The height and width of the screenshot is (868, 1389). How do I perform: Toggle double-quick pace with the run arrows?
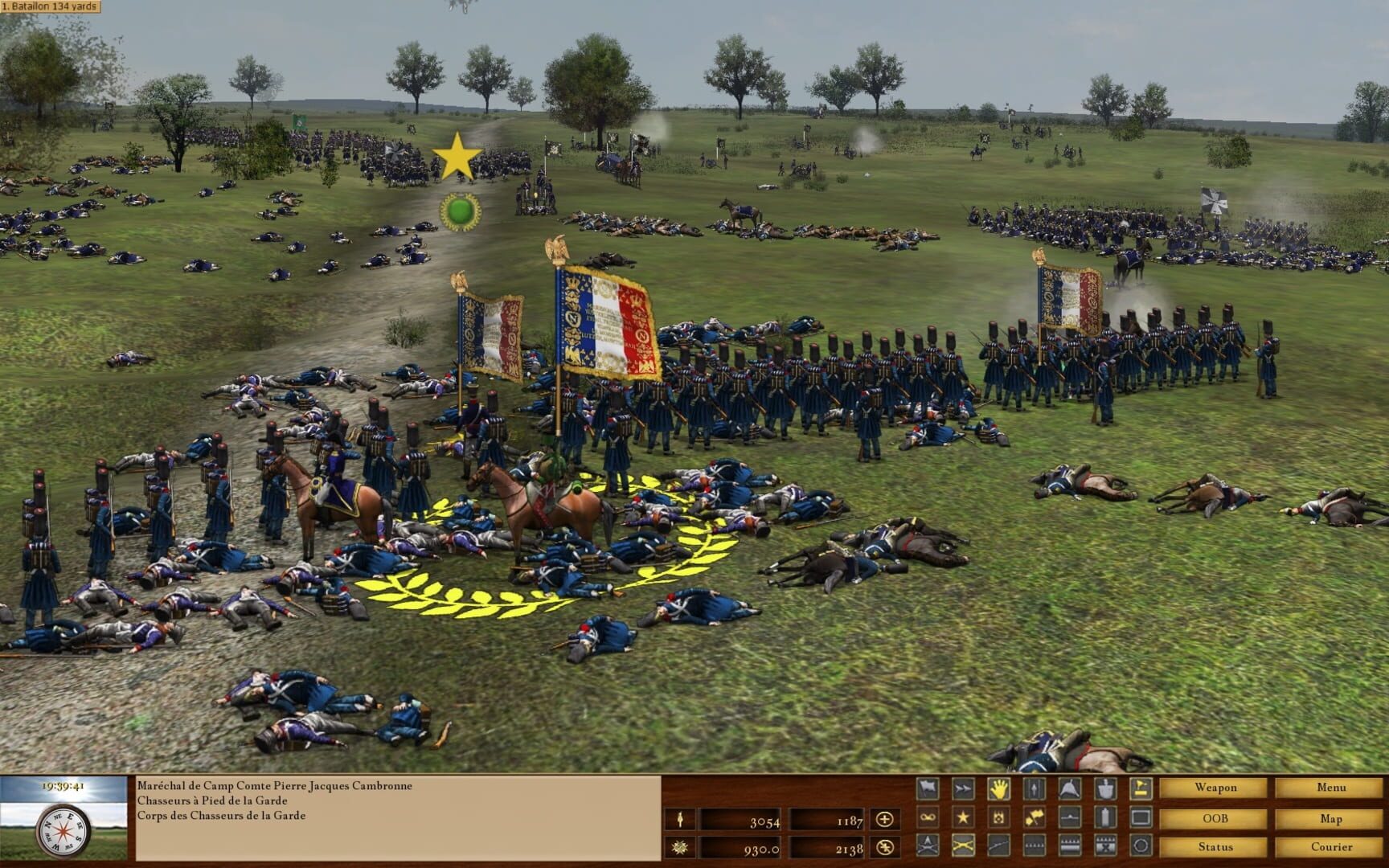pyautogui.click(x=963, y=788)
